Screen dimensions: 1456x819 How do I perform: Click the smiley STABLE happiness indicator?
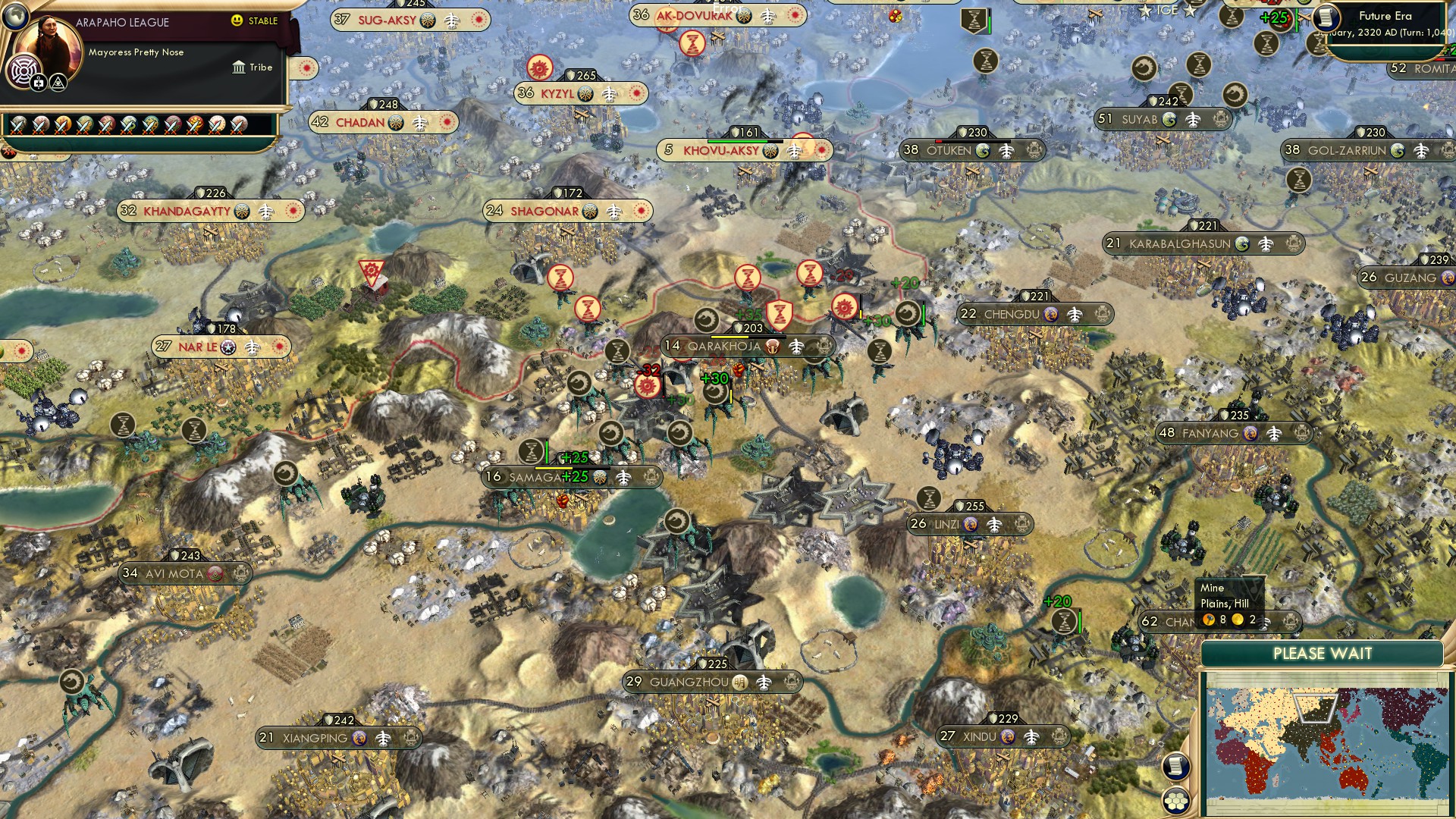236,20
